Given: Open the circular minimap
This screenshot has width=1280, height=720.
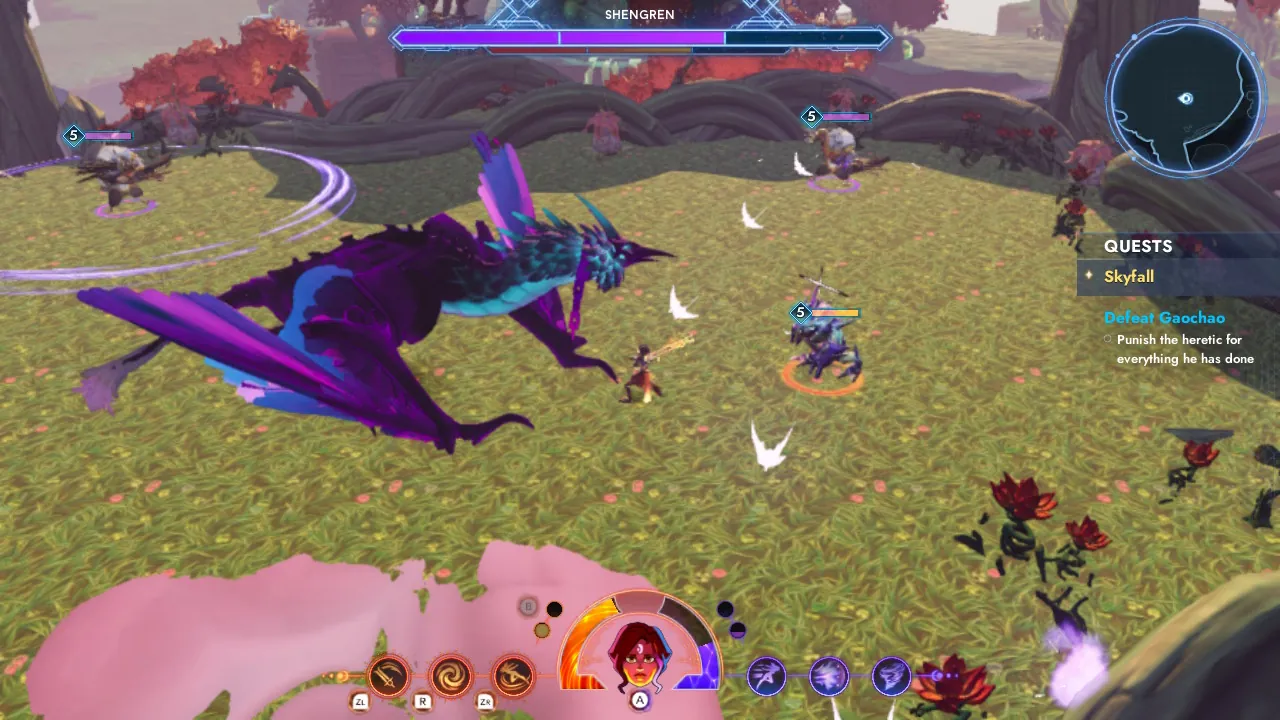Looking at the screenshot, I should pos(1185,98).
